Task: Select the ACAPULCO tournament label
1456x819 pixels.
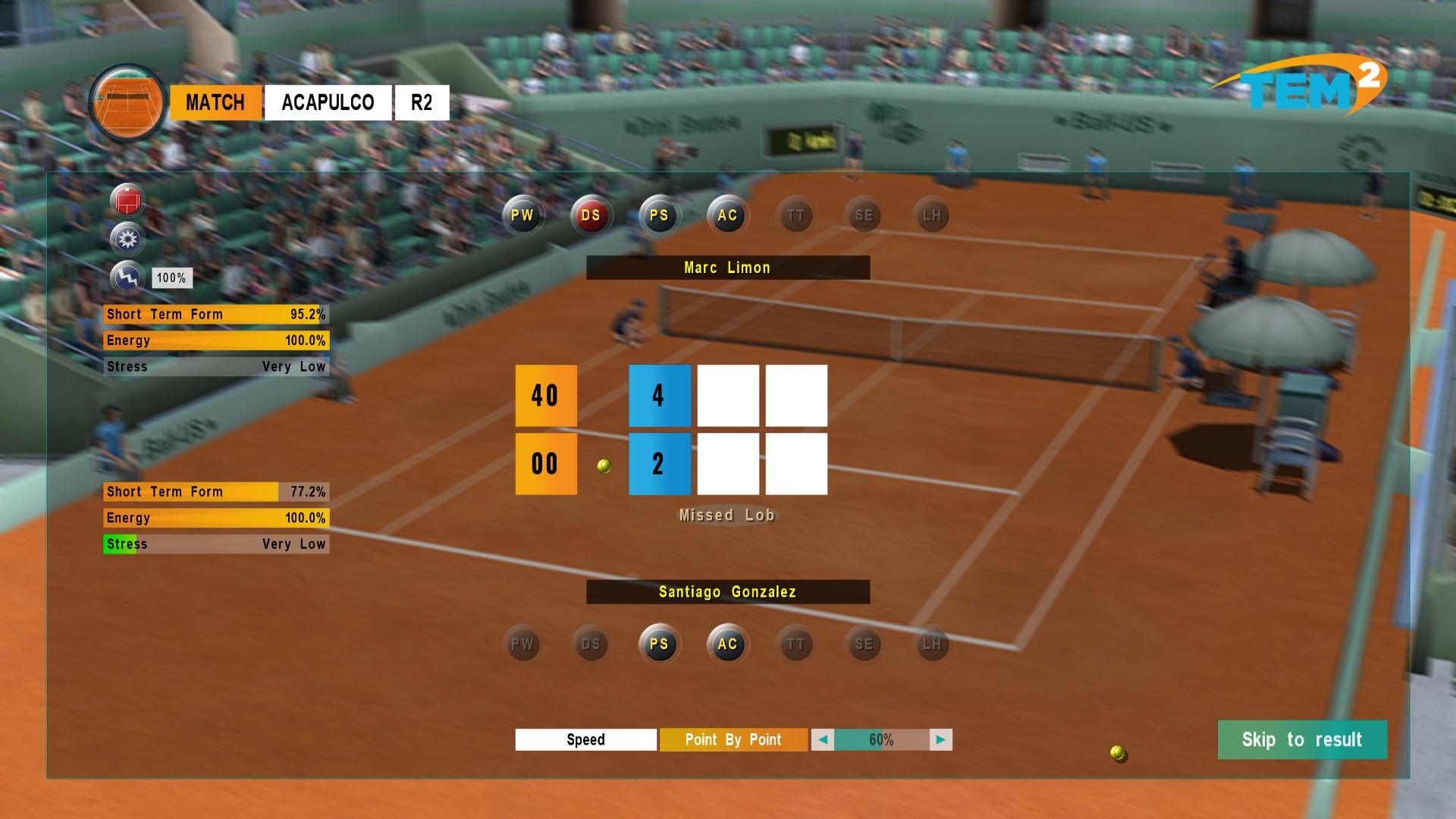Action: (328, 102)
